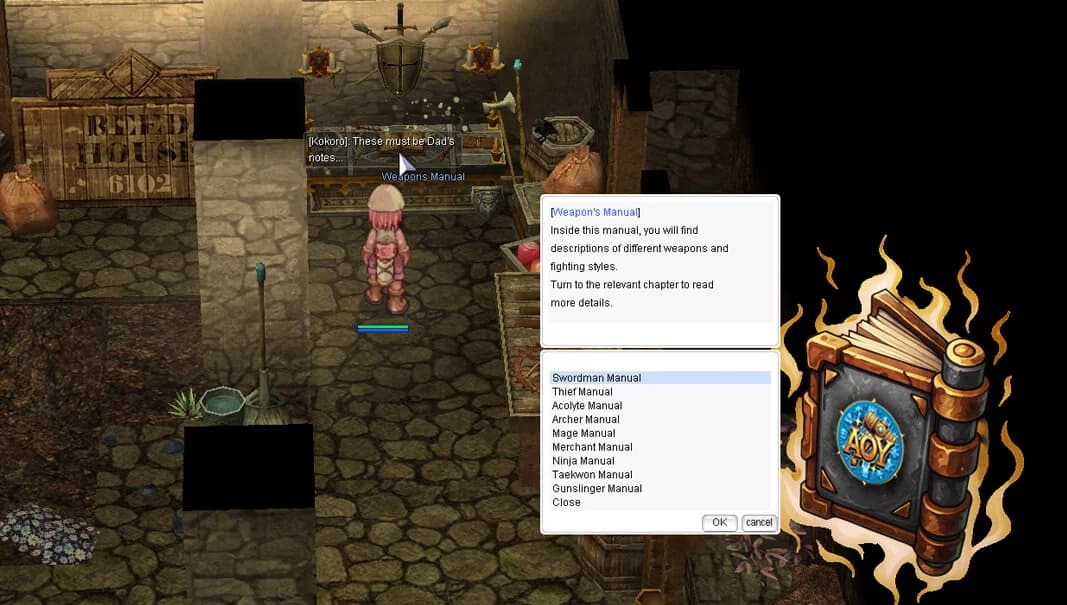Select the Taekwon Manual option

pyautogui.click(x=592, y=475)
